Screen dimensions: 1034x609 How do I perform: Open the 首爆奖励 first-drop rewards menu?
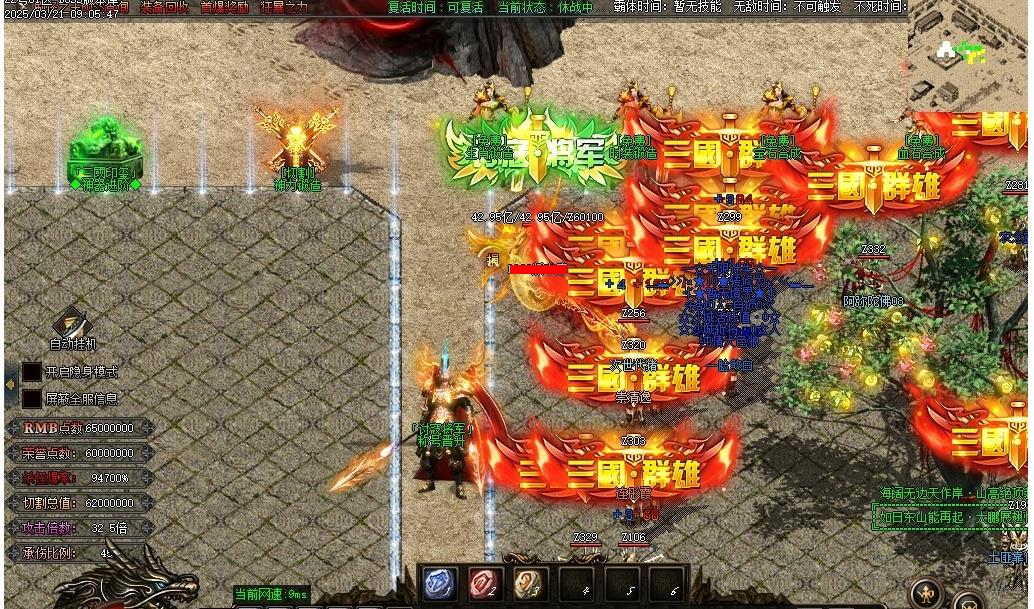tap(224, 7)
